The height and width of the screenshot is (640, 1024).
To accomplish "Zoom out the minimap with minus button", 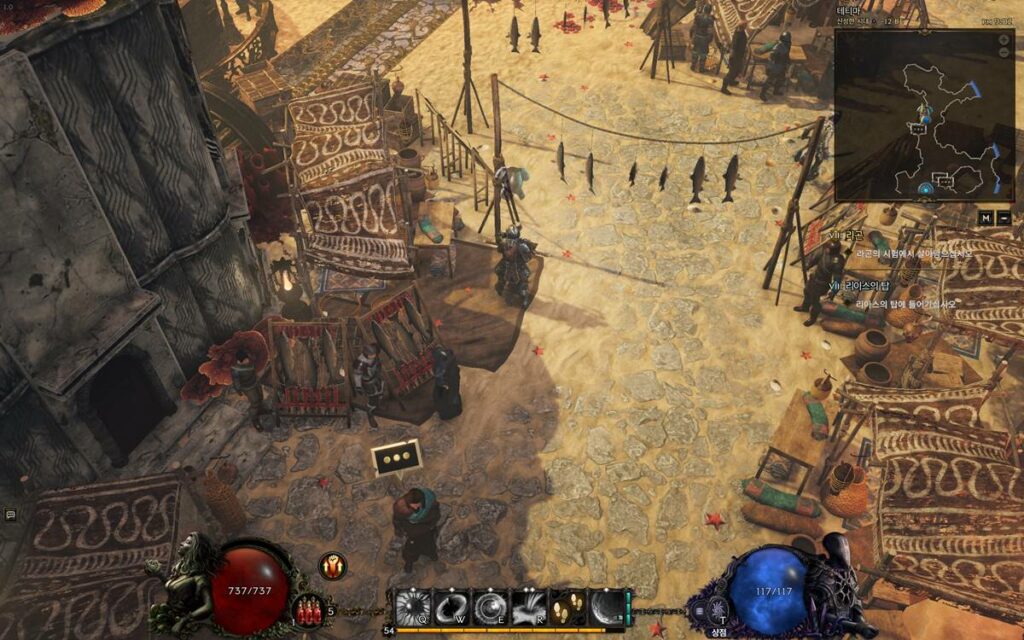I will (1004, 51).
